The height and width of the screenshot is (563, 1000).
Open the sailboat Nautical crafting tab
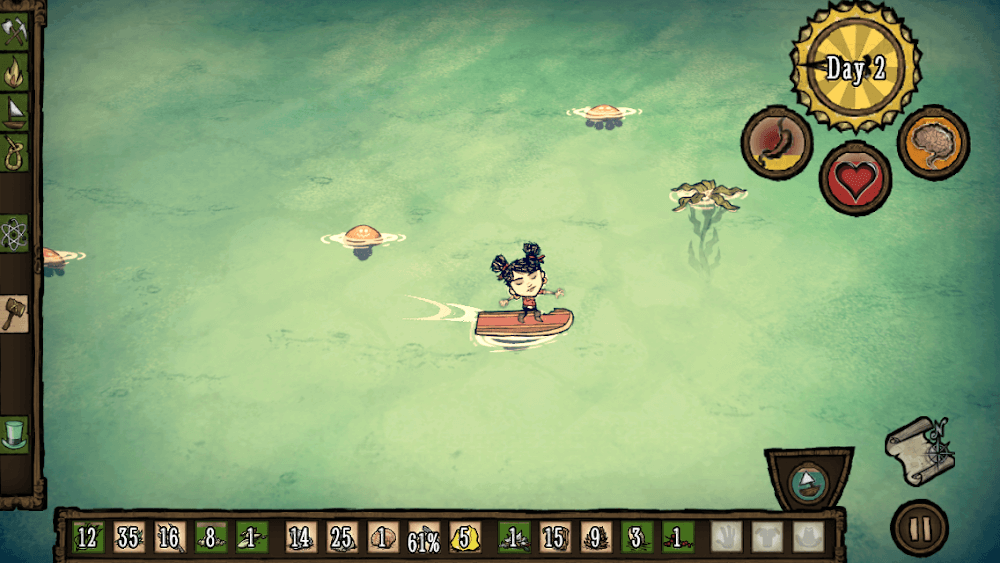point(15,110)
